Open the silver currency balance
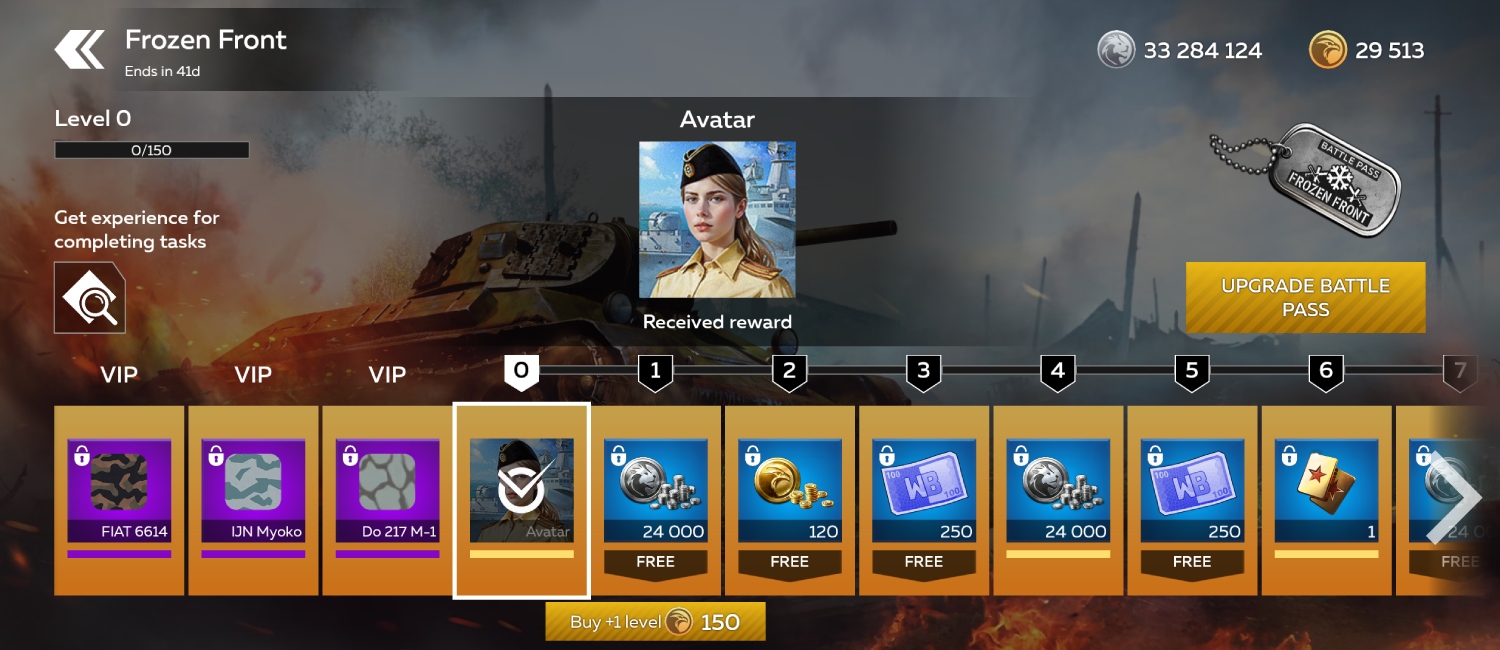The image size is (1500, 650). pyautogui.click(x=1180, y=50)
